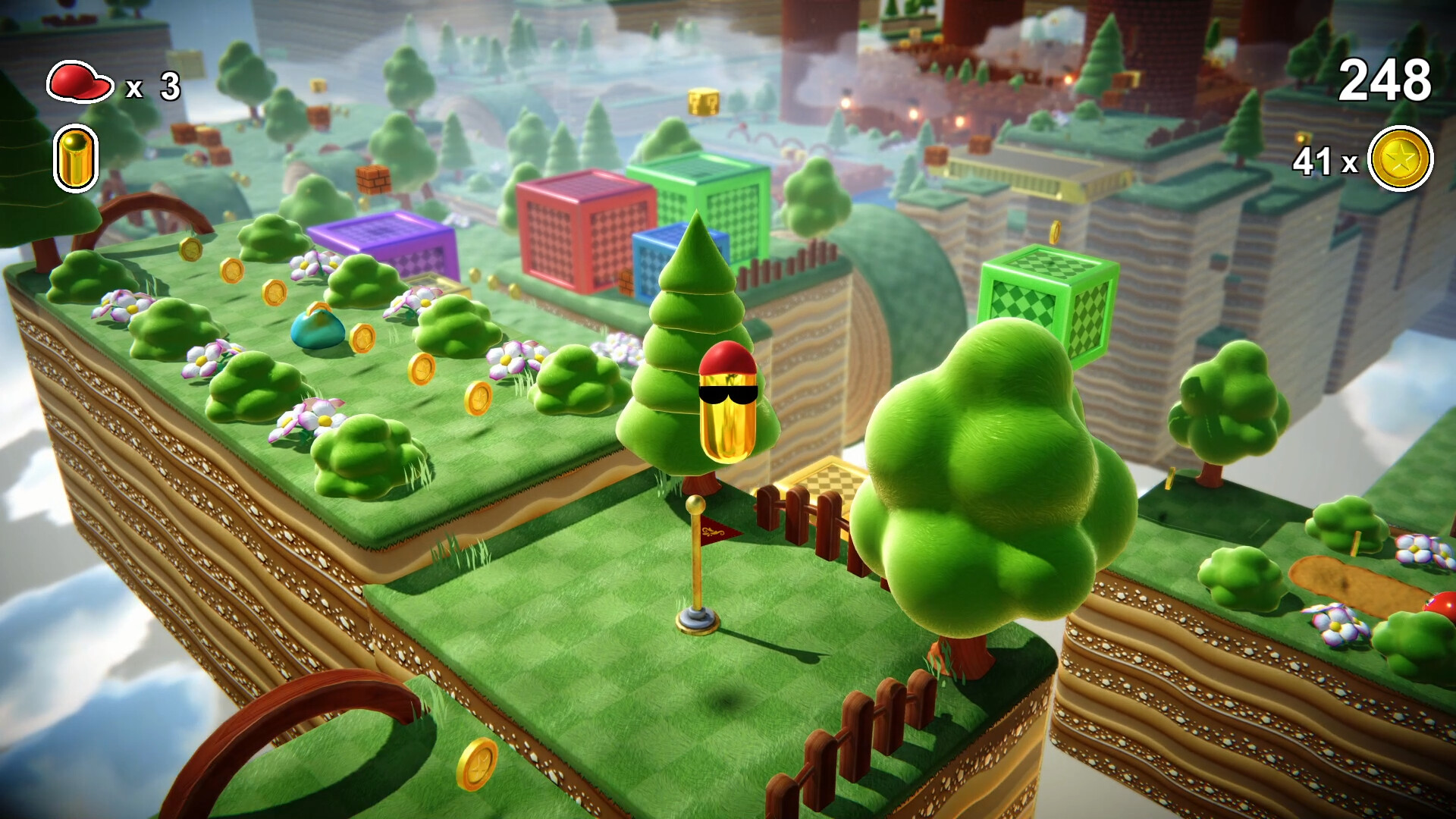1456x819 pixels.
Task: Click the score display showing 248
Action: [1385, 78]
